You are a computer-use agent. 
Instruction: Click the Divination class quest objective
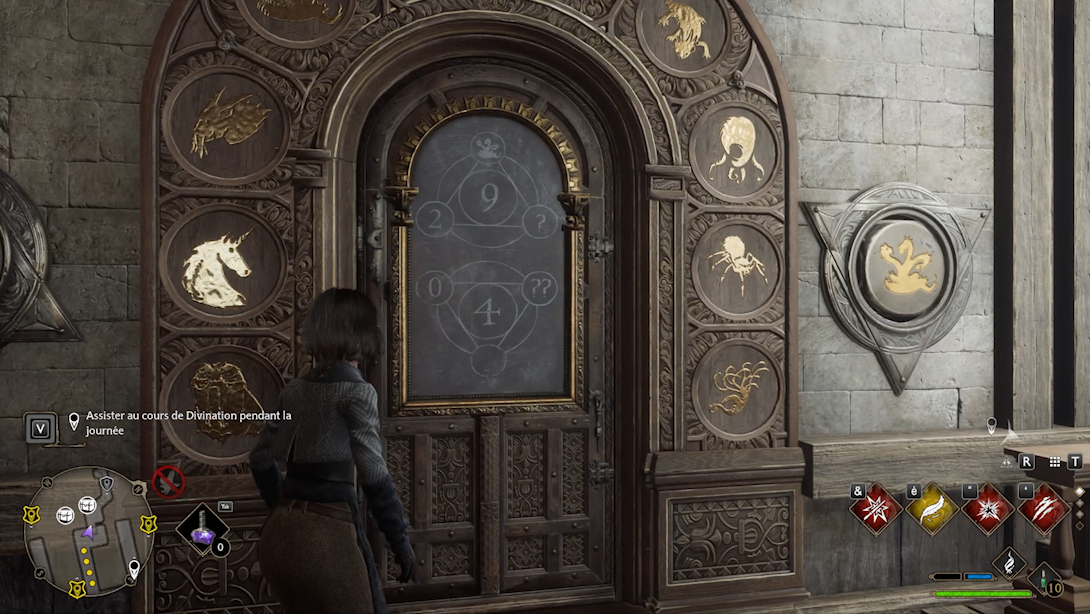click(188, 422)
